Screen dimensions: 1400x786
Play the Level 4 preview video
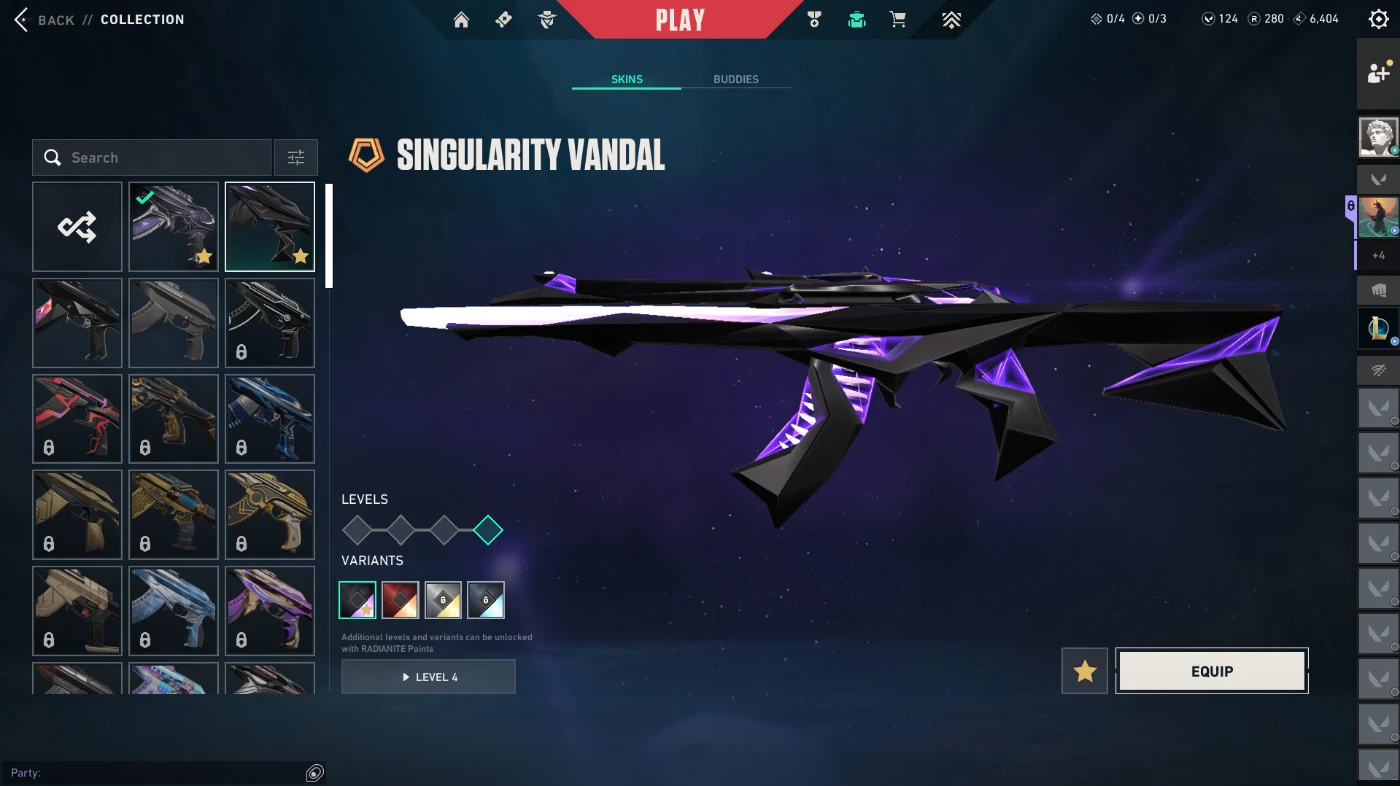click(x=428, y=677)
